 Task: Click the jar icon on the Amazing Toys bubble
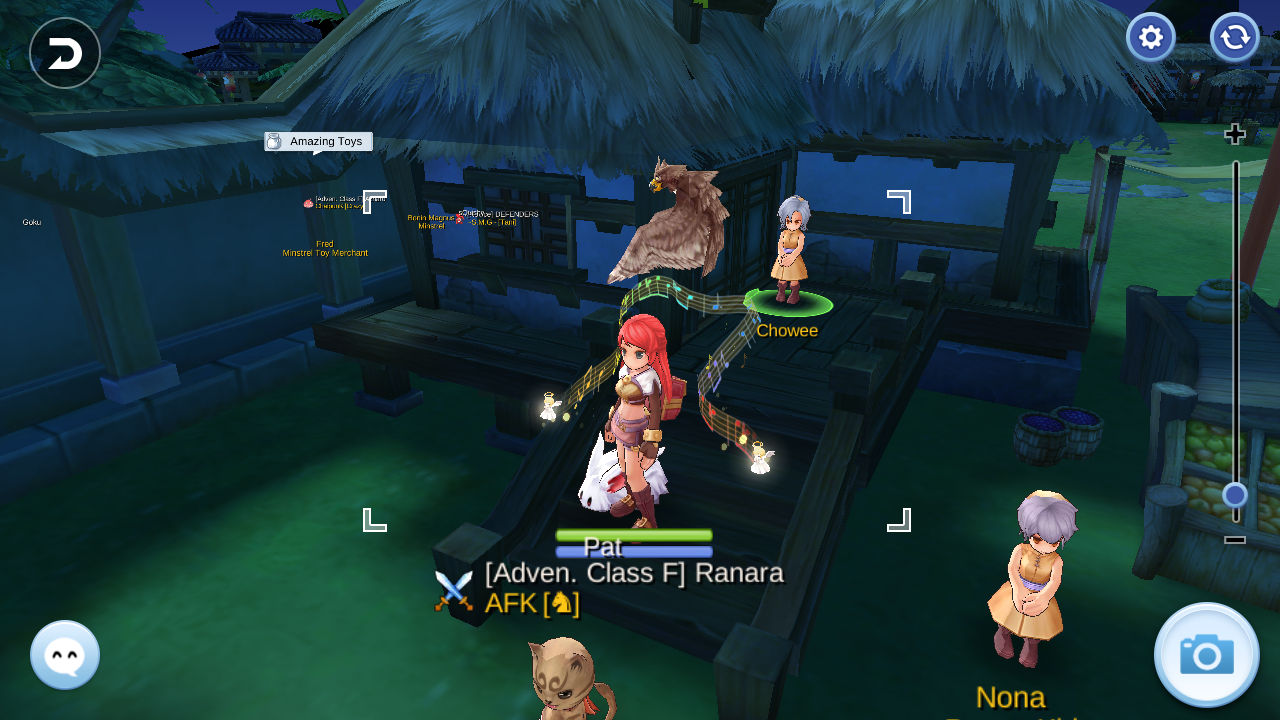(272, 141)
